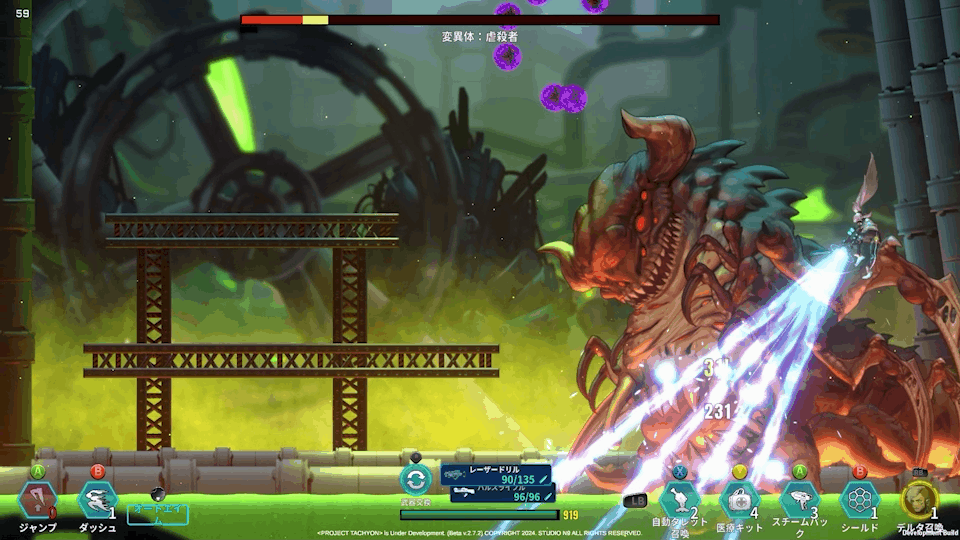Use the Dash (ダッシュ) ability icon
This screenshot has height=540, width=960.
98,500
